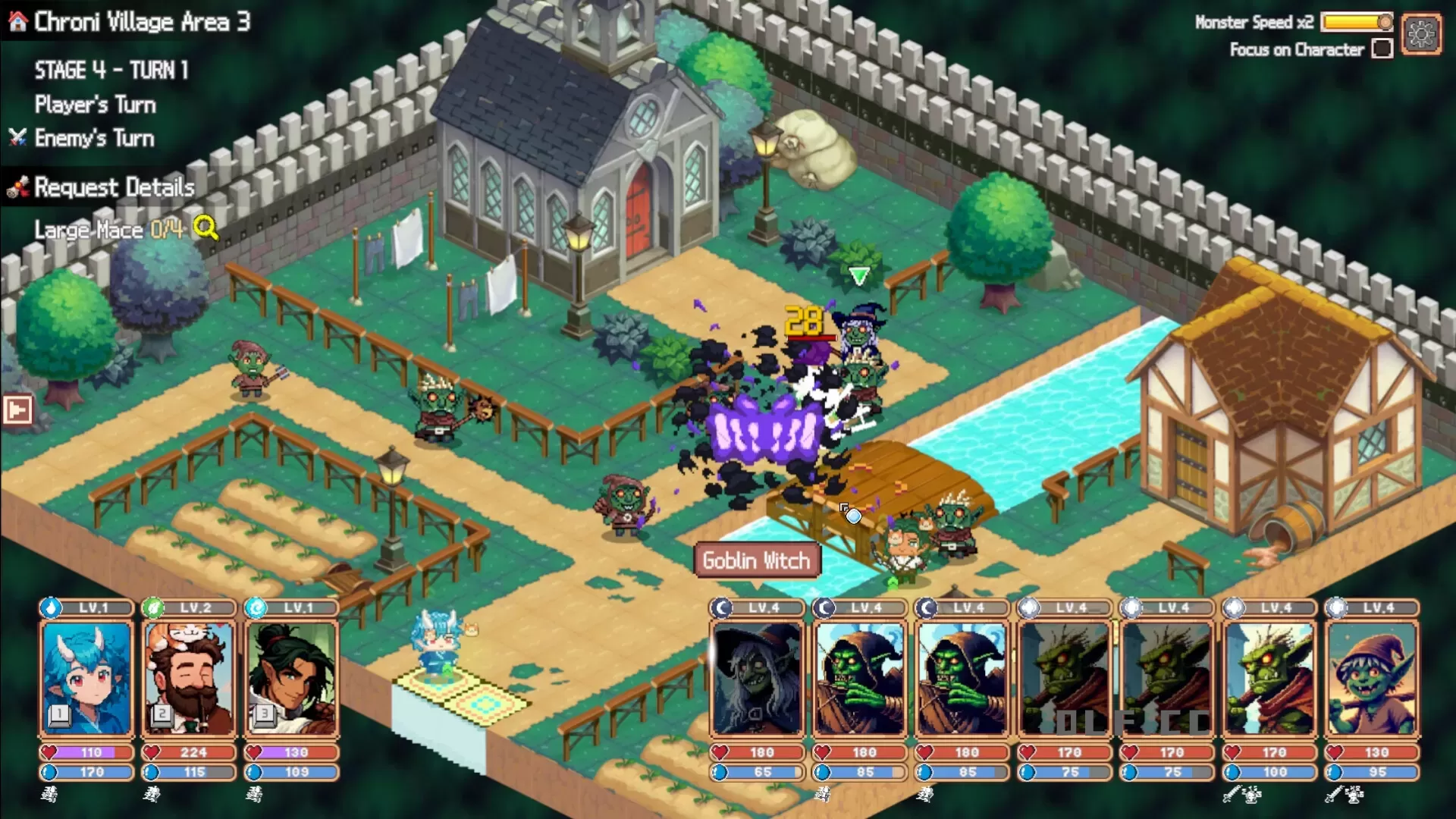Open the Request Details panel
The height and width of the screenshot is (819, 1456).
pyautogui.click(x=114, y=187)
